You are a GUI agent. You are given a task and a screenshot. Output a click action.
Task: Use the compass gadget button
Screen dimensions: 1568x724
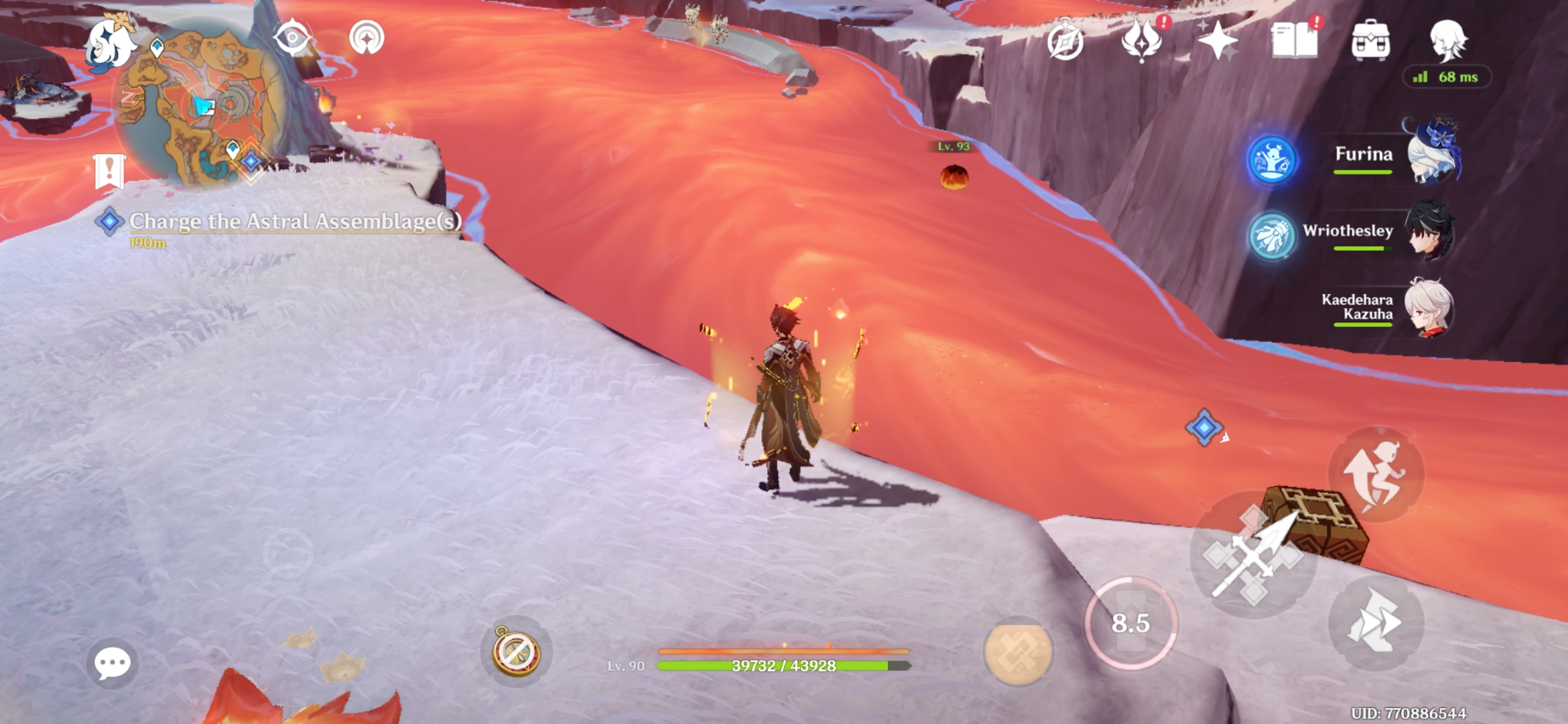click(x=516, y=652)
